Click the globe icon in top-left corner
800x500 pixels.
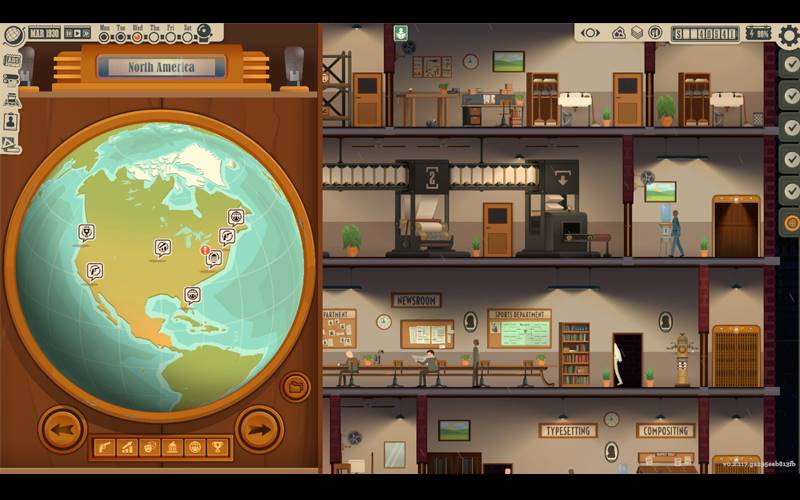click(13, 34)
